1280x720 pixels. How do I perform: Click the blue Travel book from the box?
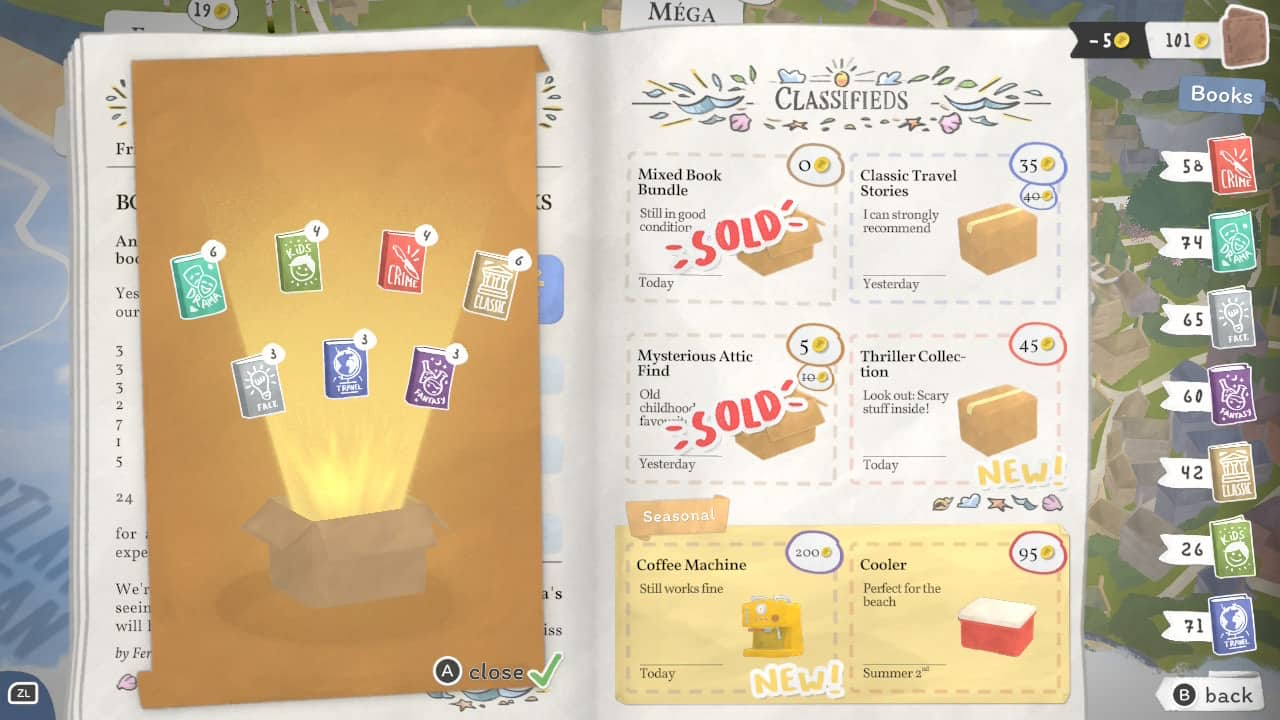click(x=345, y=369)
